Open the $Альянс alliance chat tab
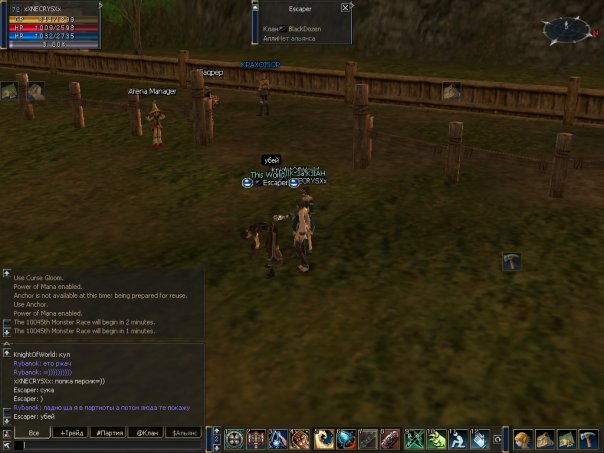Screen dimensions: 604x453 [185, 432]
